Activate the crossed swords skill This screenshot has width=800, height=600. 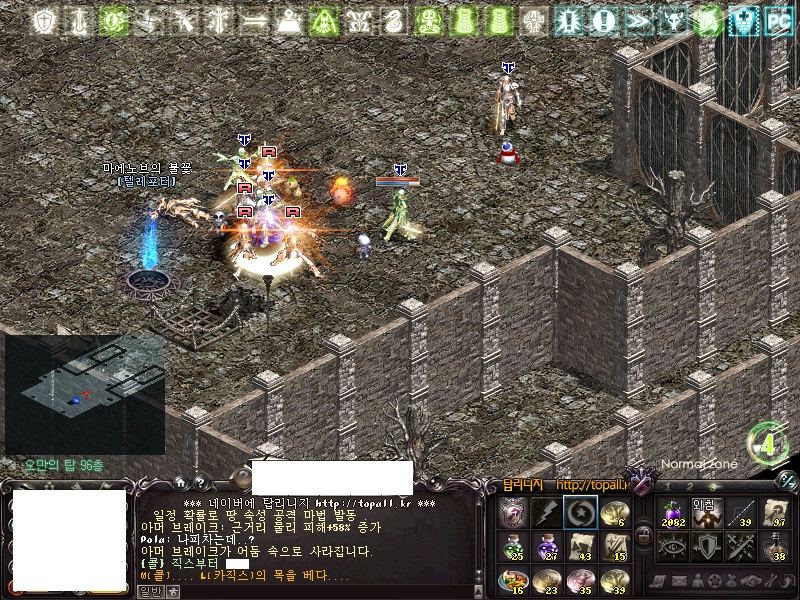coord(741,547)
